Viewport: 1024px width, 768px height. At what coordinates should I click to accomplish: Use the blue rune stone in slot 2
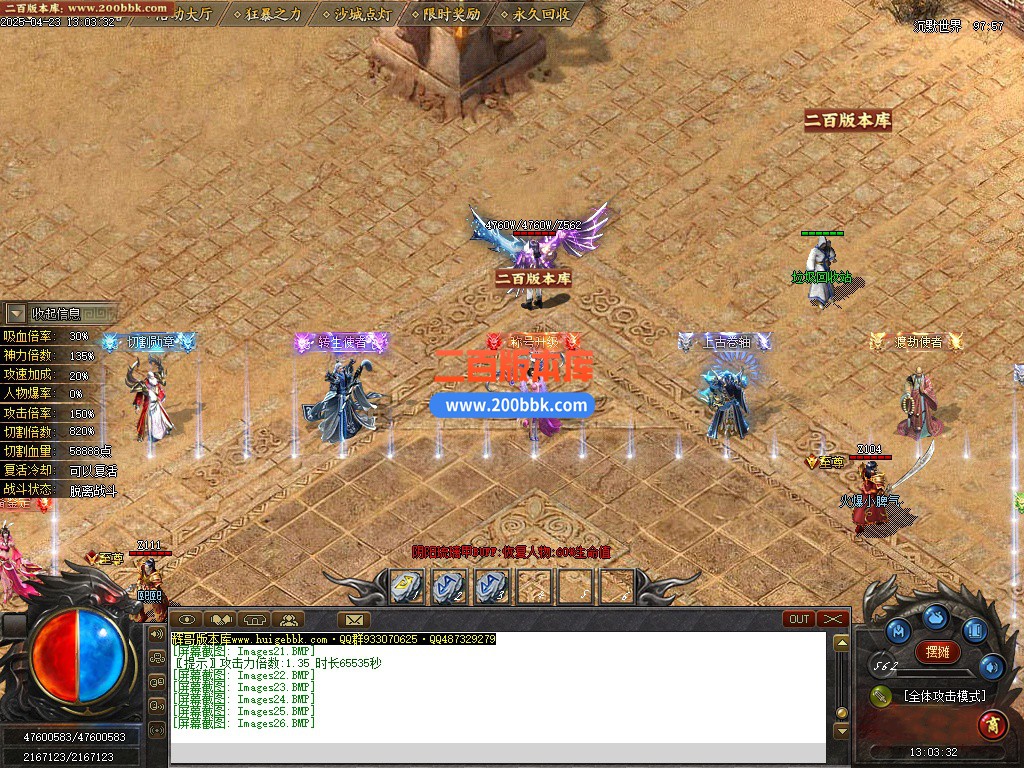pos(449,586)
